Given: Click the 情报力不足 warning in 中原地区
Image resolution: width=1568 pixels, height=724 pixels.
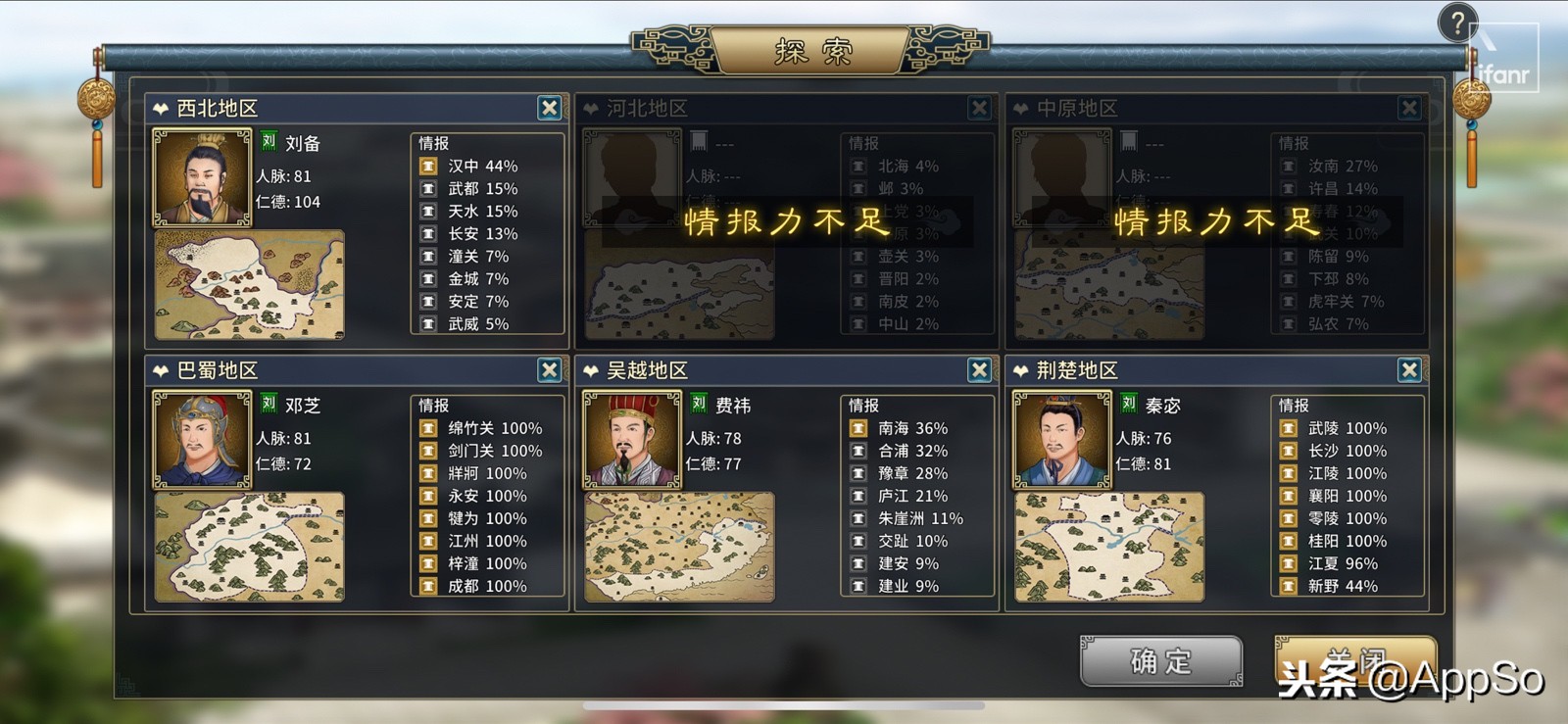Looking at the screenshot, I should coord(1213,223).
